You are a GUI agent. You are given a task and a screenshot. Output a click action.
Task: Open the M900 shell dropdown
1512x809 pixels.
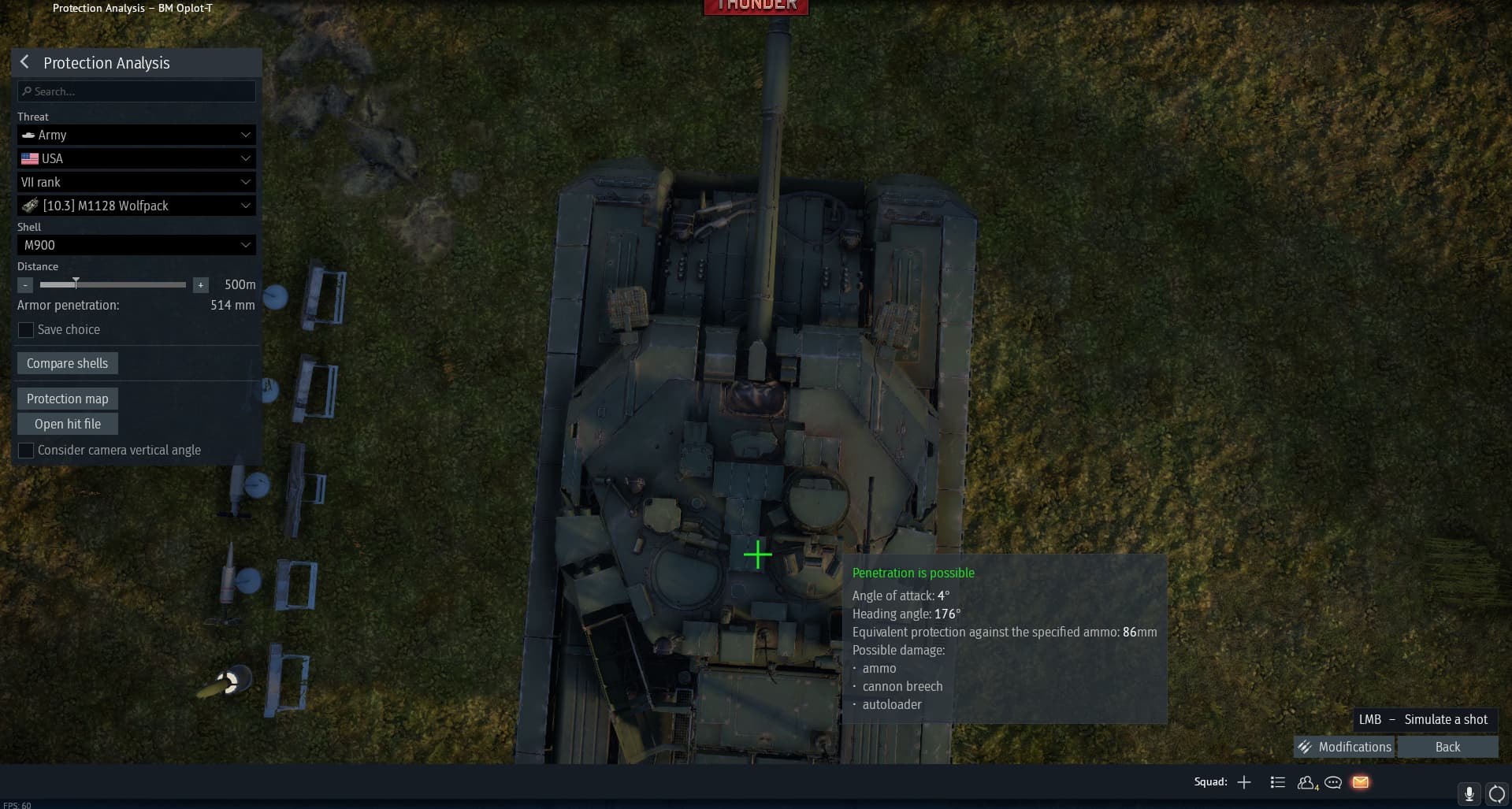pyautogui.click(x=136, y=245)
